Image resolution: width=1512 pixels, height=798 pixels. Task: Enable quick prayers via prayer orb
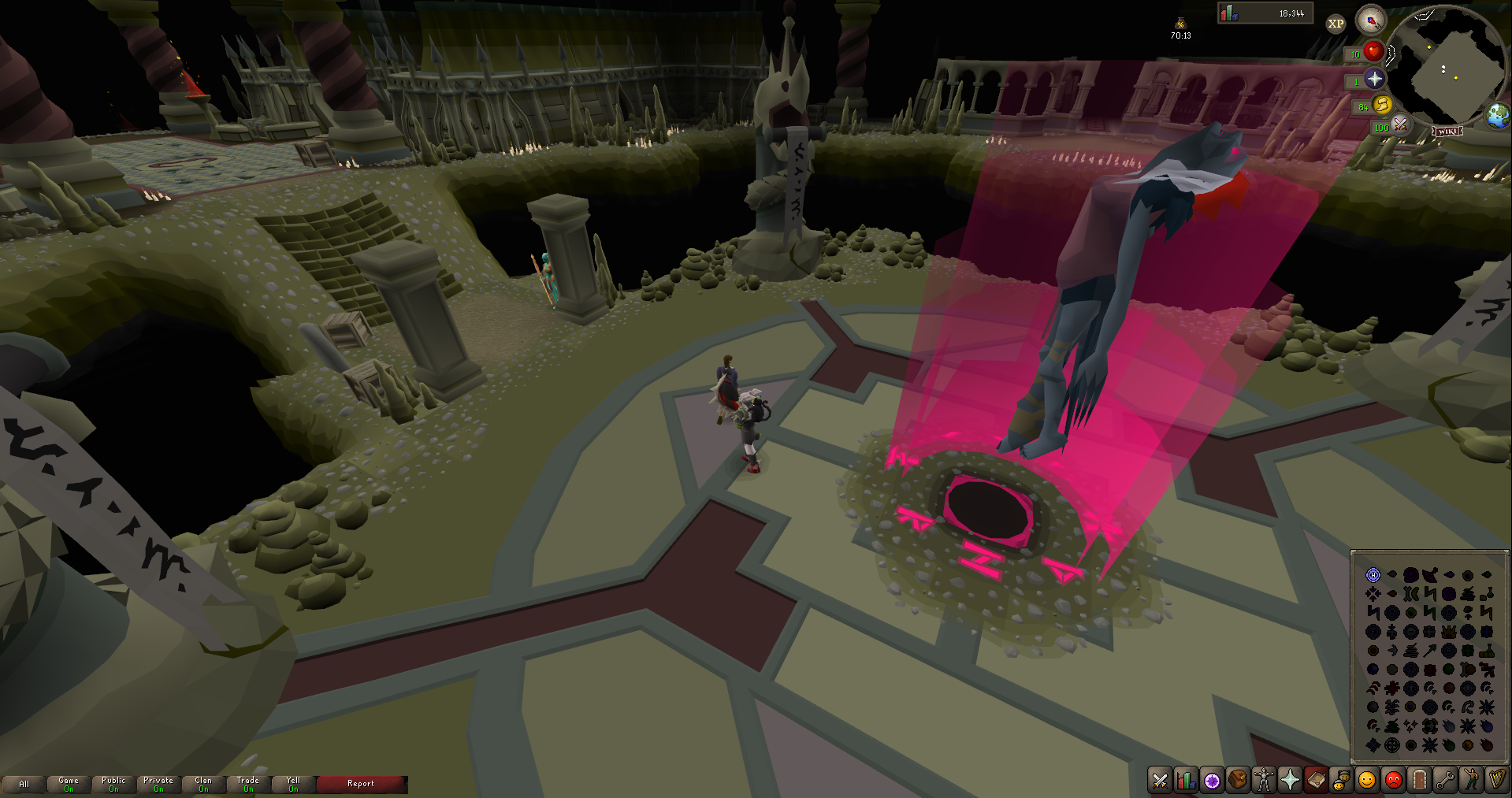tap(1374, 79)
